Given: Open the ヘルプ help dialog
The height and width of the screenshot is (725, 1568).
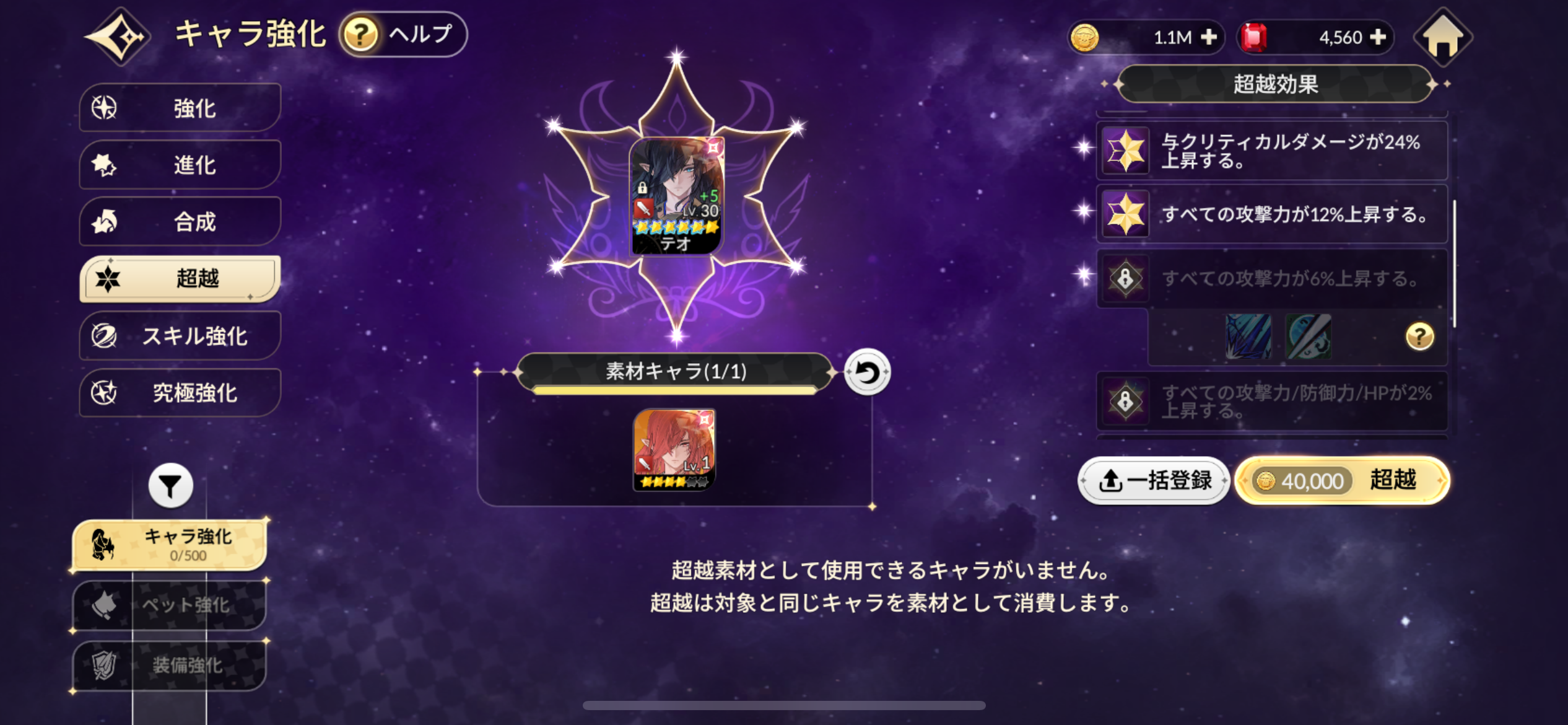Looking at the screenshot, I should click(403, 35).
